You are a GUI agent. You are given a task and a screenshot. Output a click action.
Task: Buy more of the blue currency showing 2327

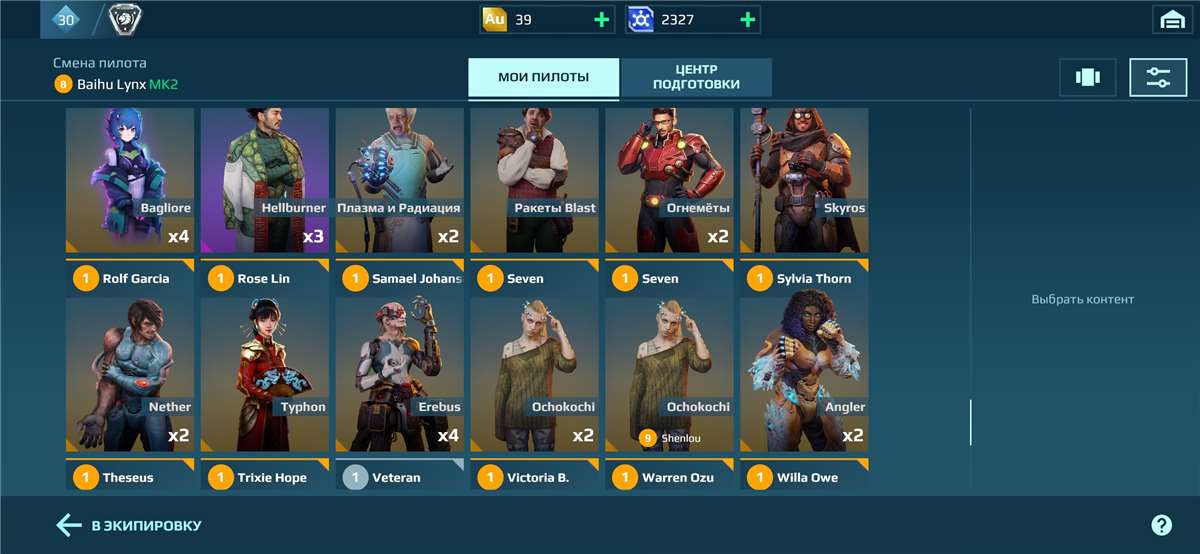(x=747, y=19)
